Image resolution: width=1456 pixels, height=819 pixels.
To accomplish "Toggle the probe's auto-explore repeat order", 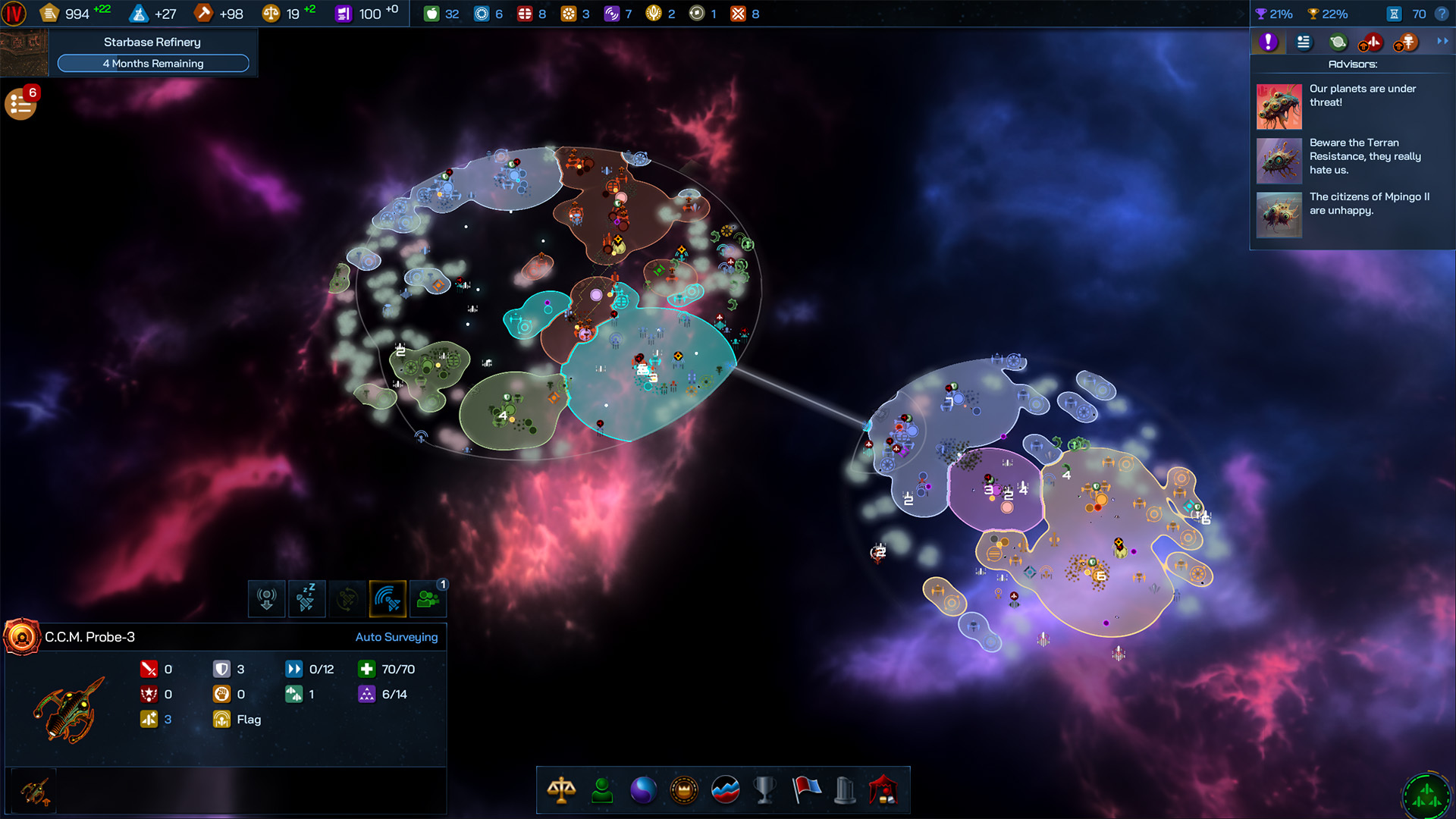I will (x=347, y=599).
